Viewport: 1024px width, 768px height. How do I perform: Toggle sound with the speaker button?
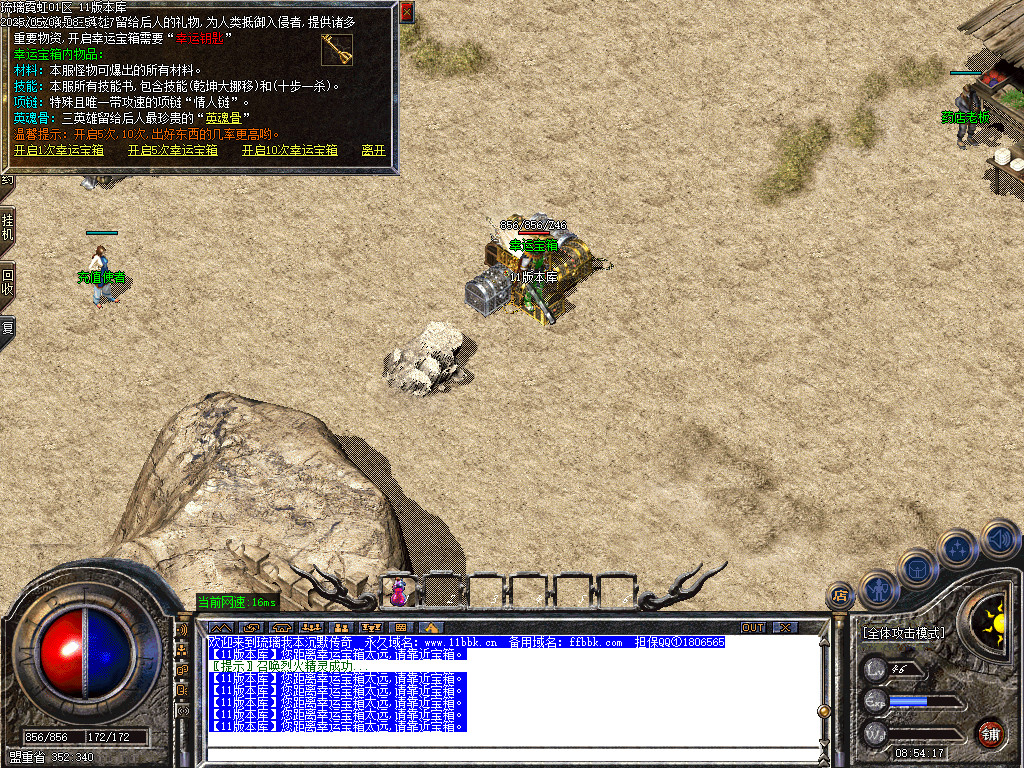coord(998,538)
